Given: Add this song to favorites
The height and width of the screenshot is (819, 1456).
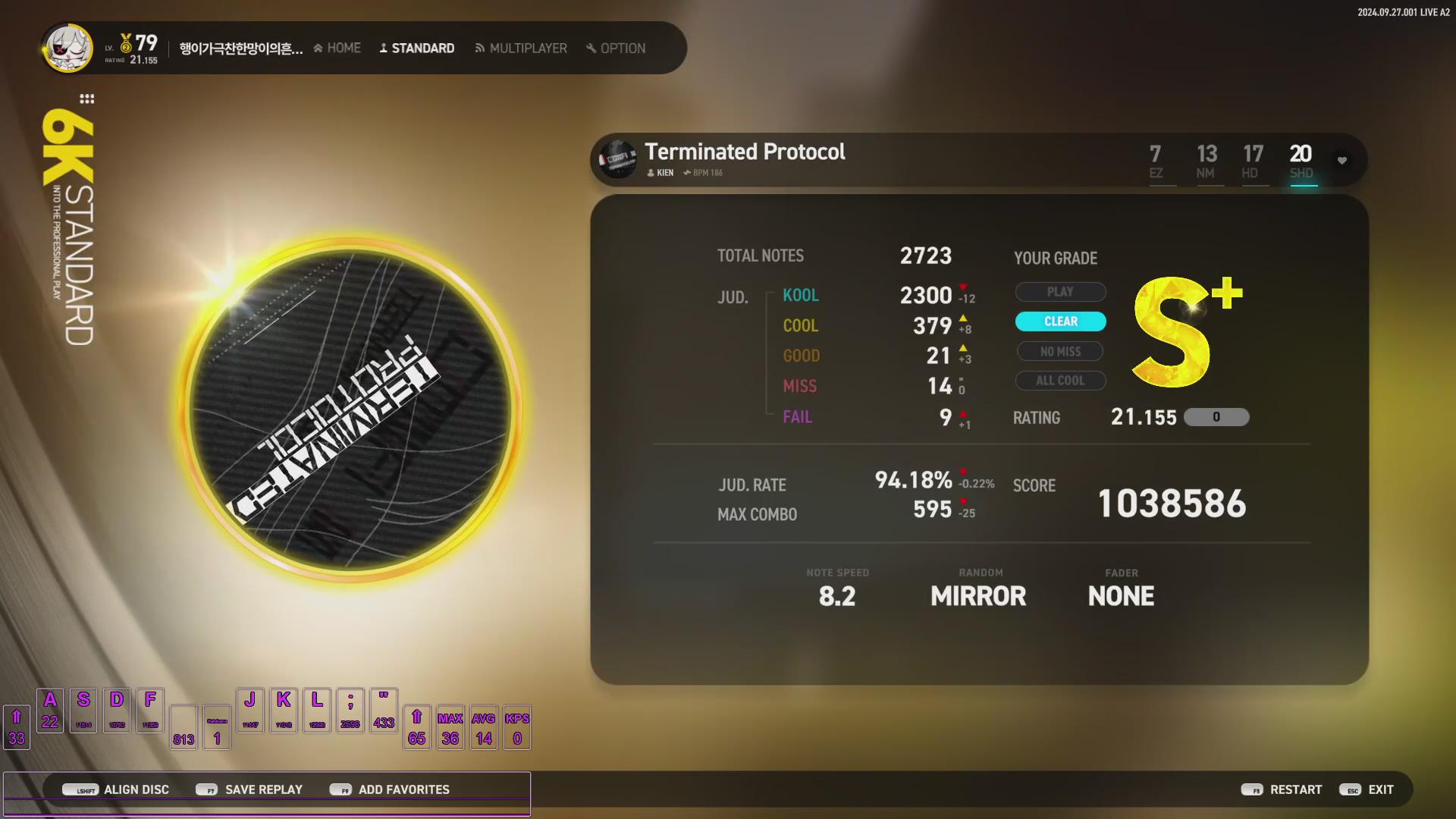Looking at the screenshot, I should pos(390,789).
